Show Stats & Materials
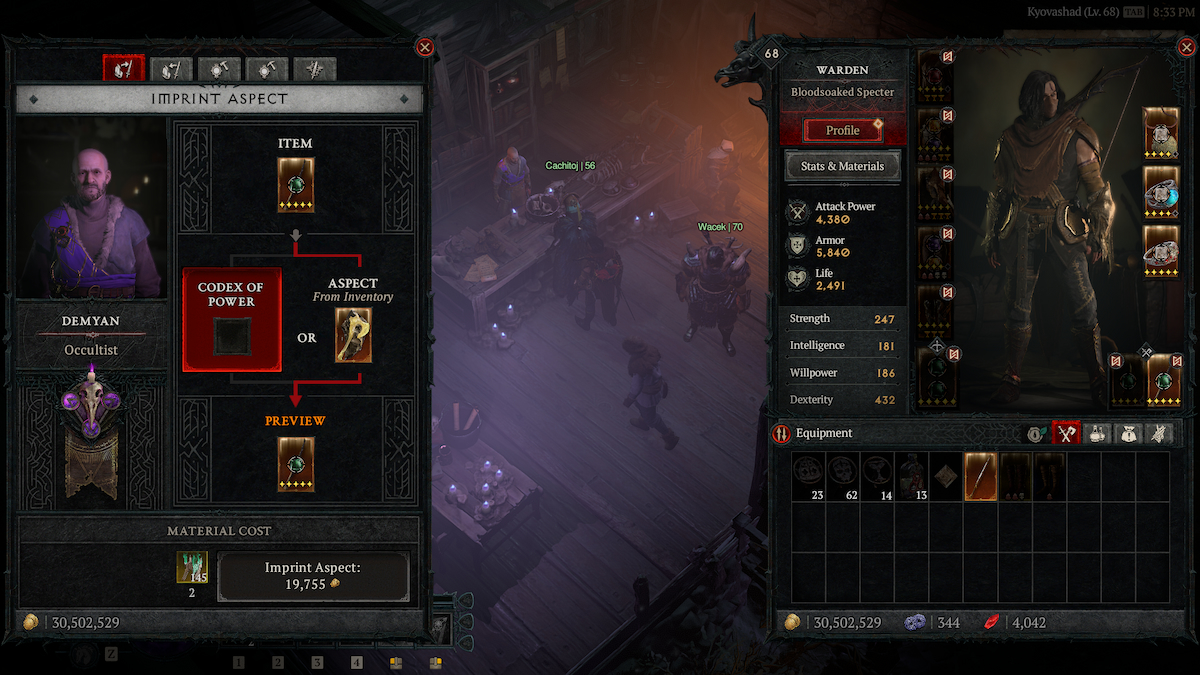Screen dimensions: 1200x675 click(x=843, y=166)
